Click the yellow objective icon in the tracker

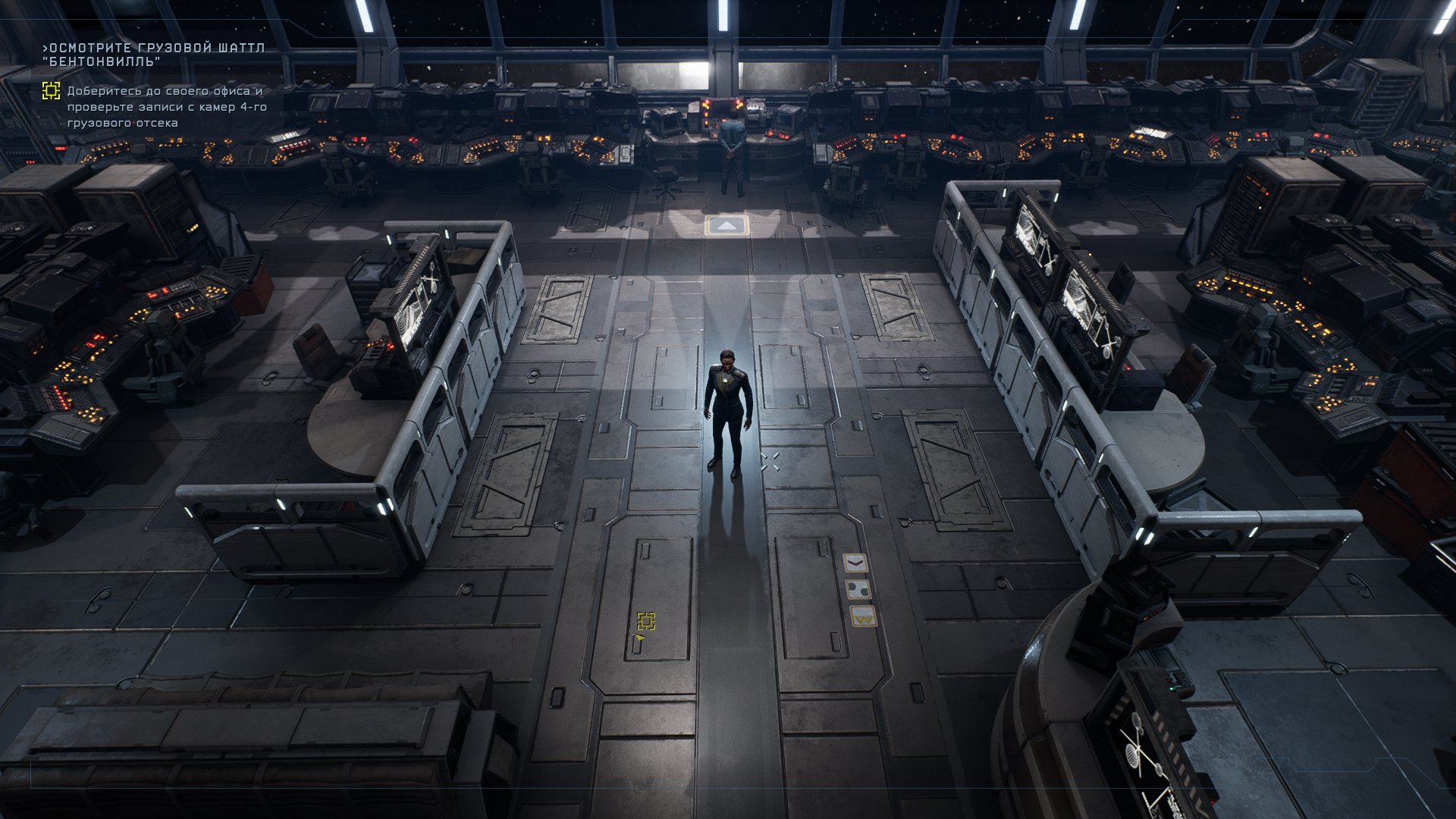51,92
